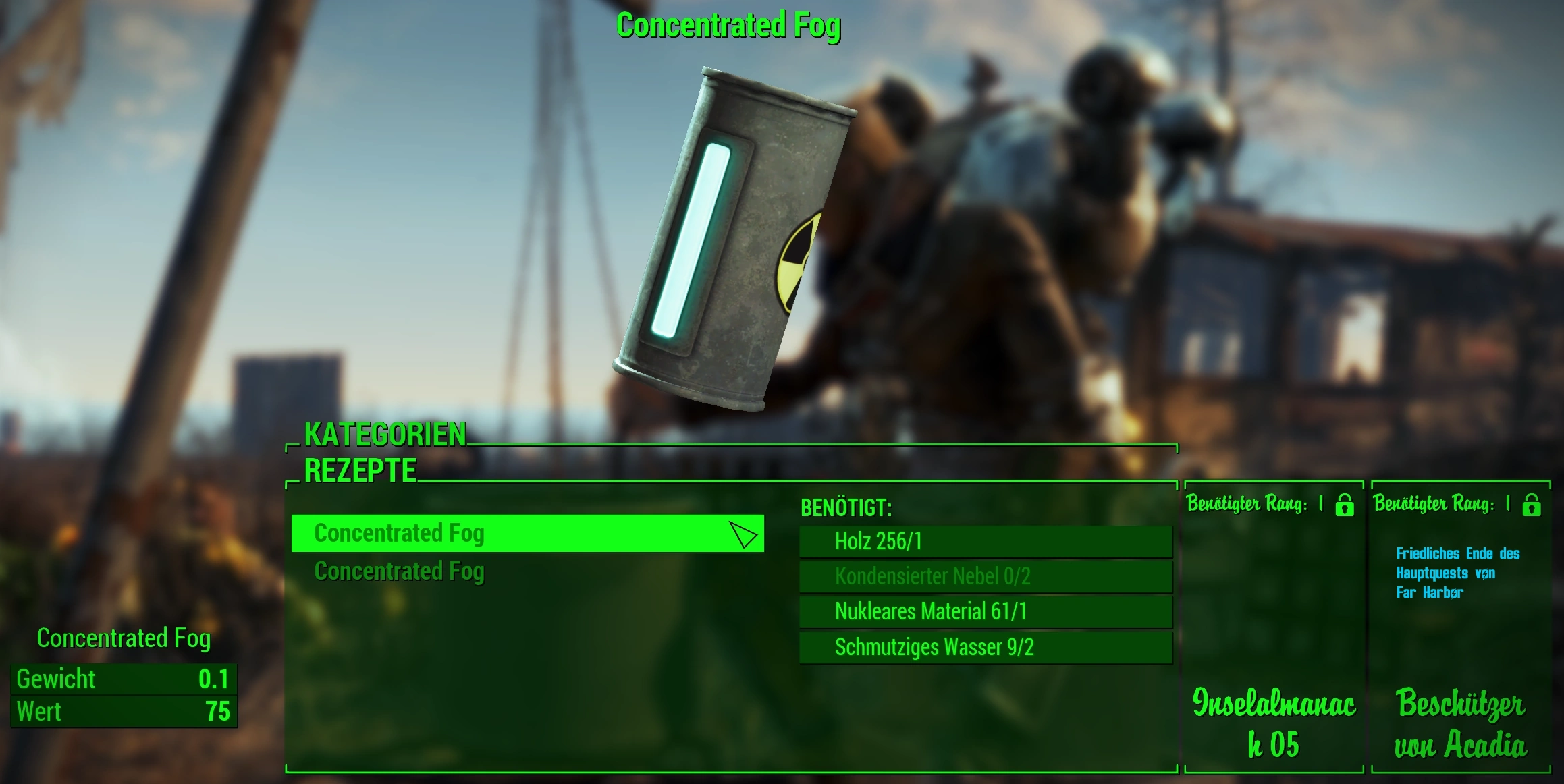The width and height of the screenshot is (1564, 784).
Task: Click the Schmutziges Wasser 9/2 component
Action: click(x=986, y=647)
